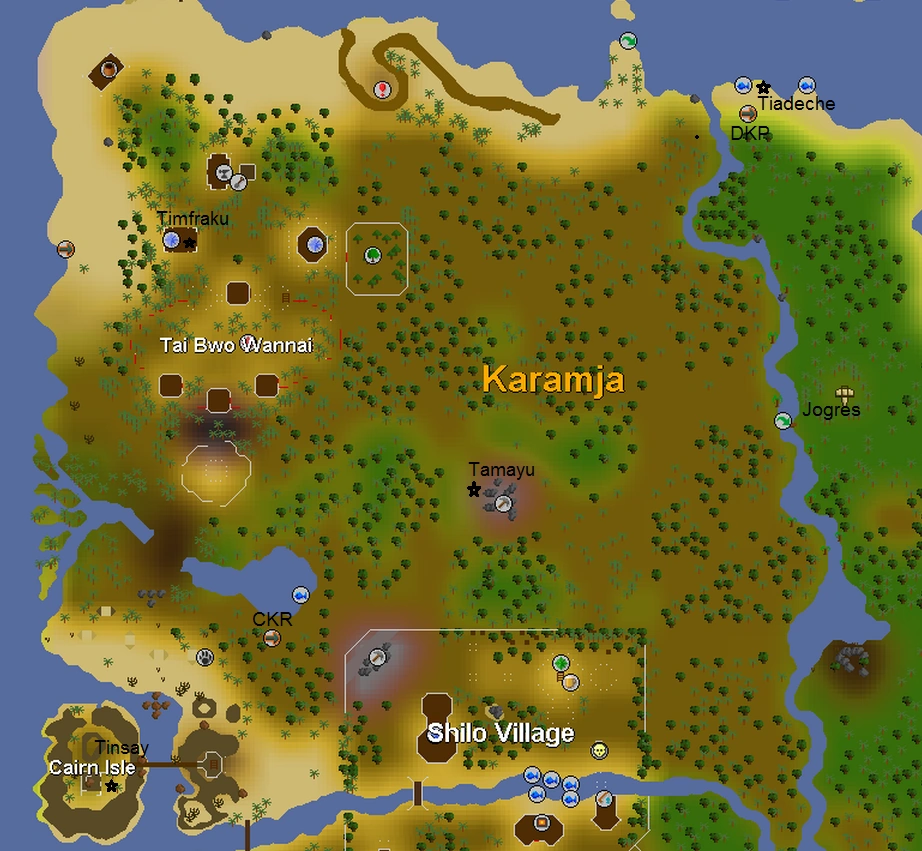The height and width of the screenshot is (851, 922).
Task: Click the red exclamation mark map marker
Action: click(x=382, y=90)
